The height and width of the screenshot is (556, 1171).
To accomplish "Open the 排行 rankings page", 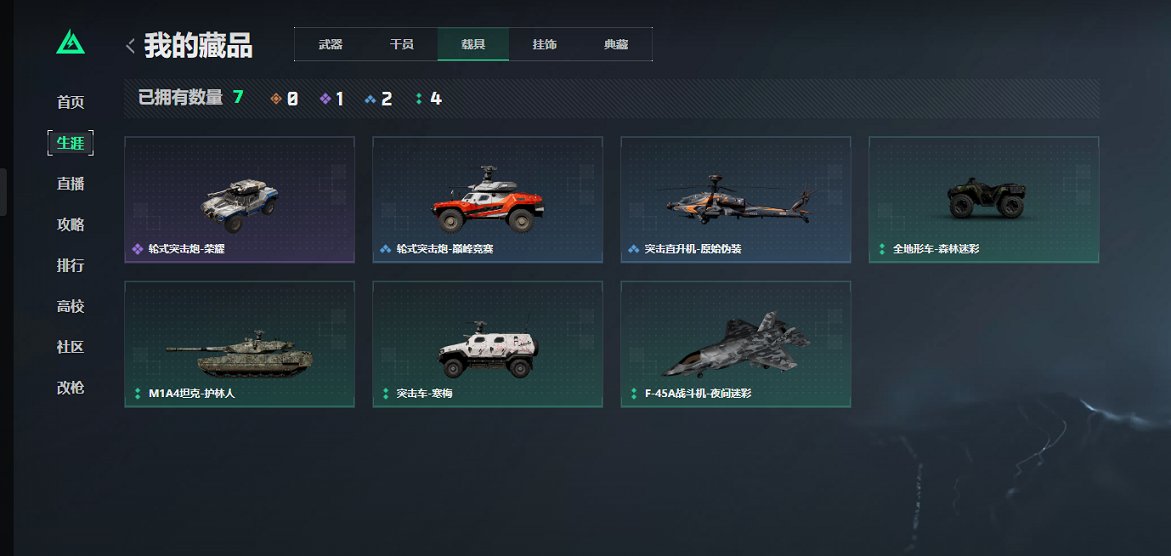I will (x=70, y=266).
